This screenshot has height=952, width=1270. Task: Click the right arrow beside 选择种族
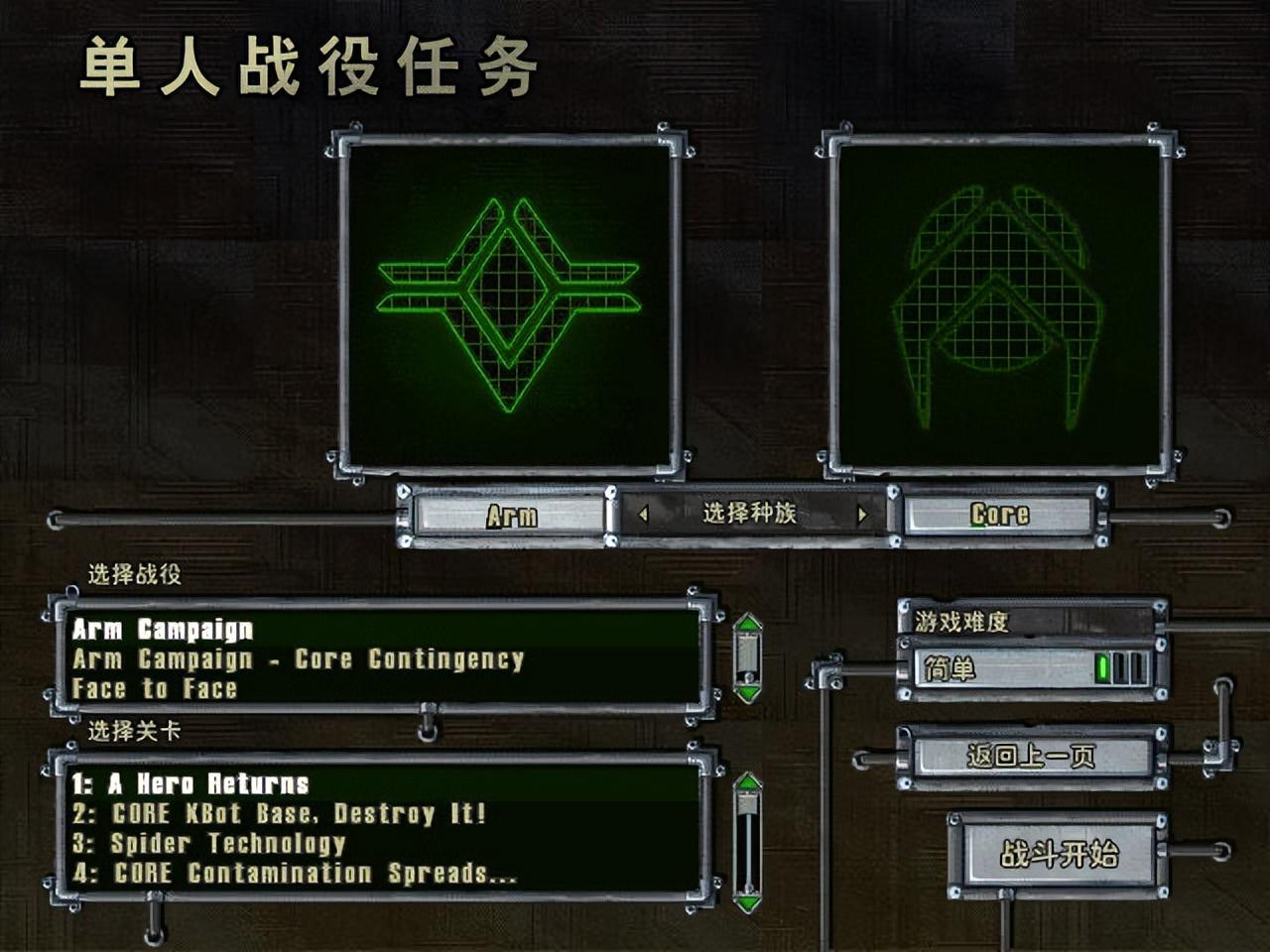[x=863, y=515]
